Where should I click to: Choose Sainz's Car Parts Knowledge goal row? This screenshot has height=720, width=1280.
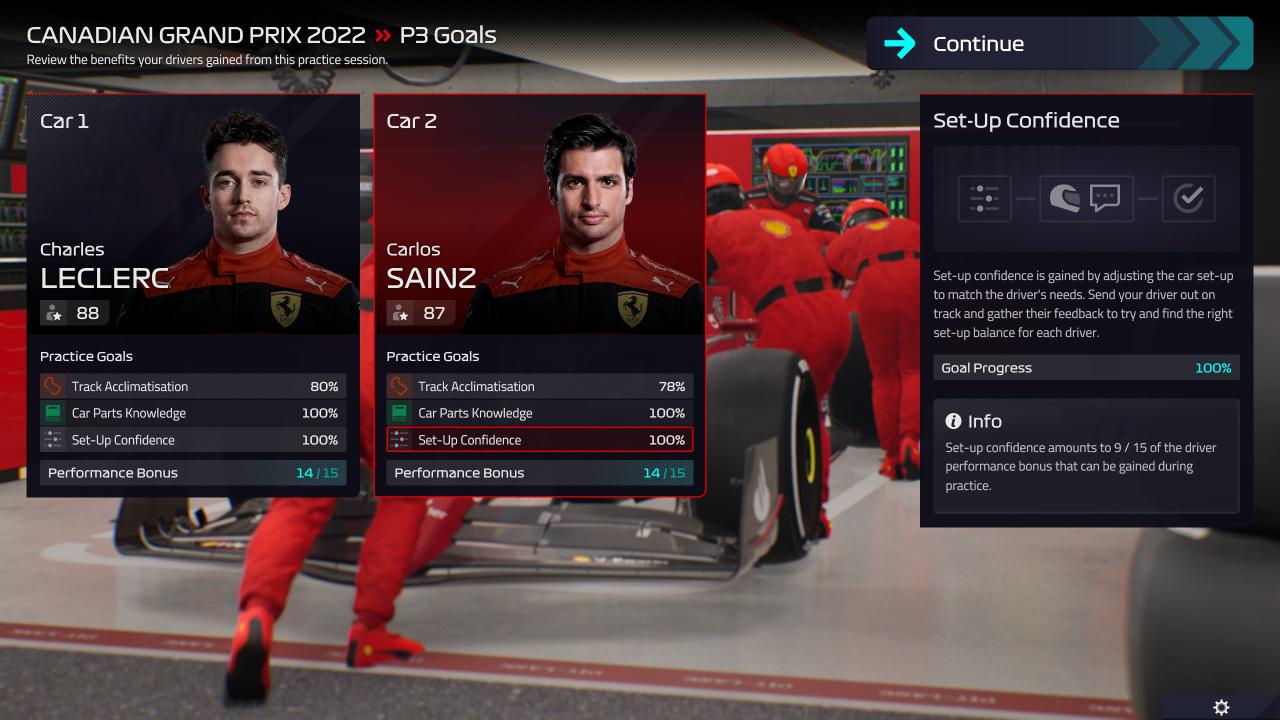(540, 413)
